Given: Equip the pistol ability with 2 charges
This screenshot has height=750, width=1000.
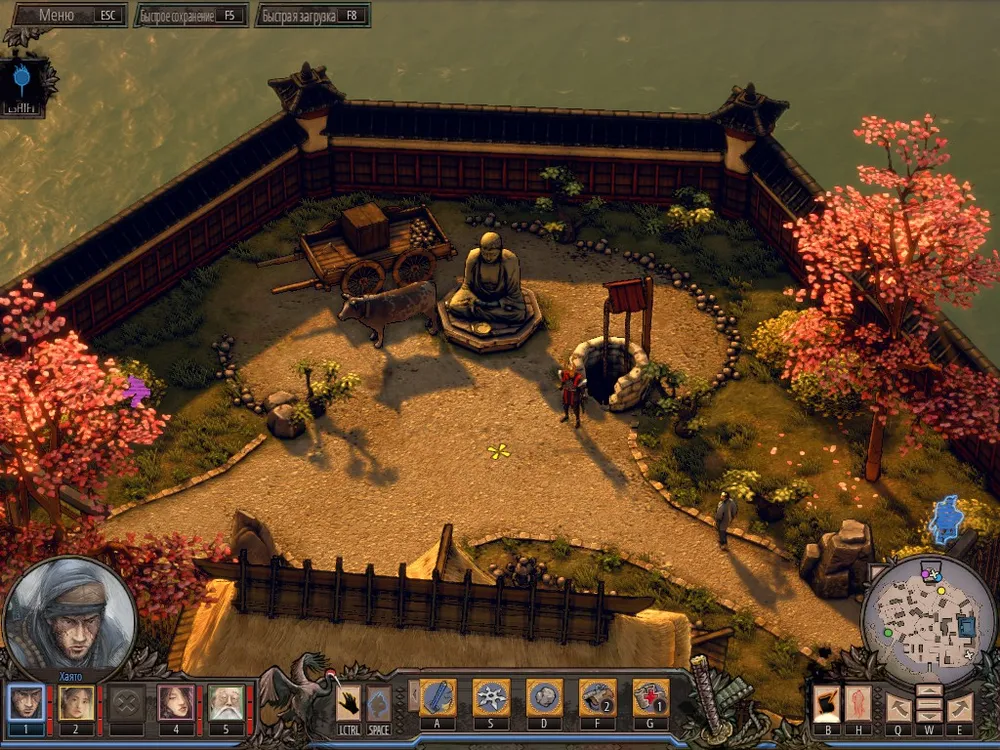Looking at the screenshot, I should coord(597,697).
